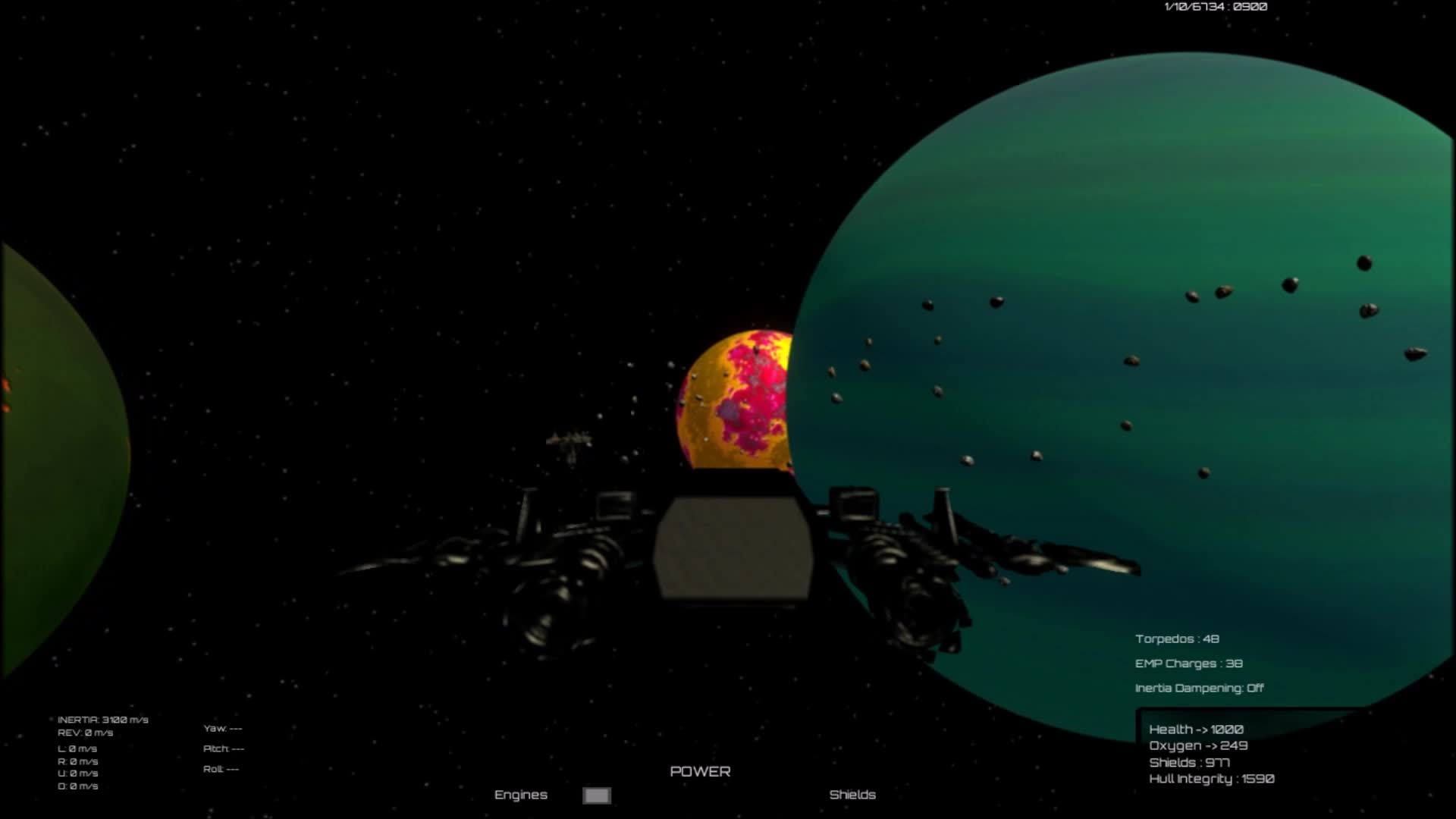This screenshot has width=1456, height=819.
Task: Click the EMP Charges : 38 counter
Action: [x=1187, y=663]
